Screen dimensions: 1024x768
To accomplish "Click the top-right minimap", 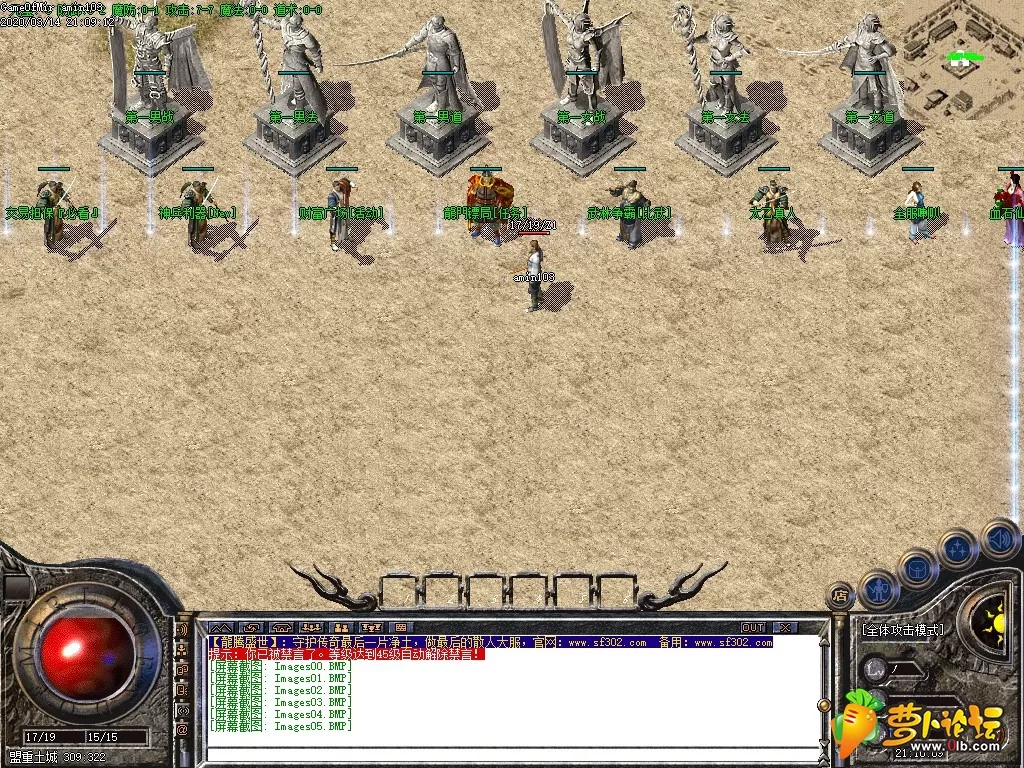I will click(x=962, y=60).
